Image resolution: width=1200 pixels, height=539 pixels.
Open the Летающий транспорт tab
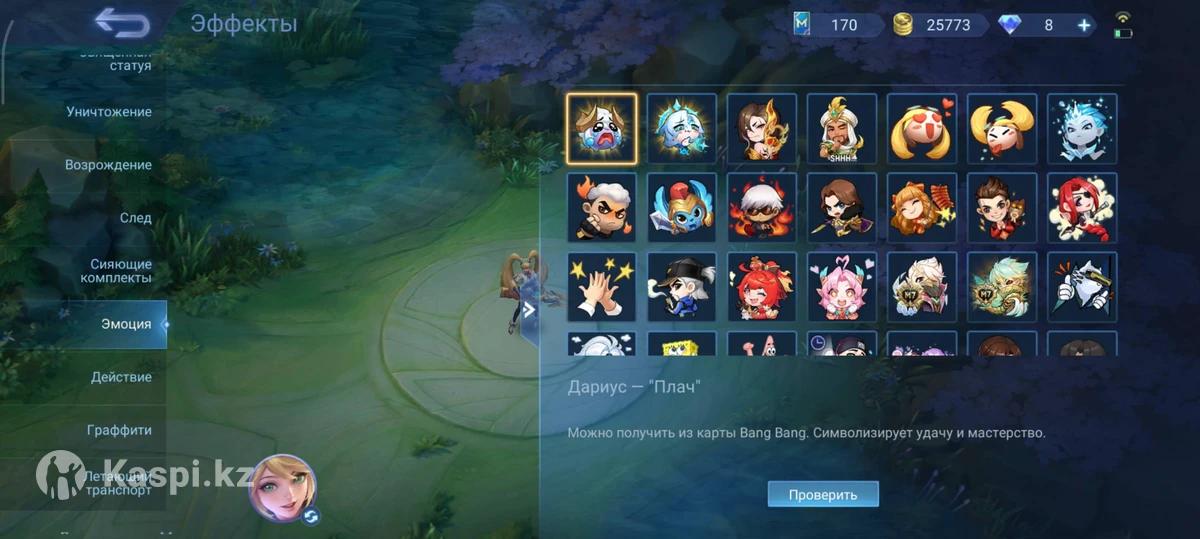click(118, 483)
